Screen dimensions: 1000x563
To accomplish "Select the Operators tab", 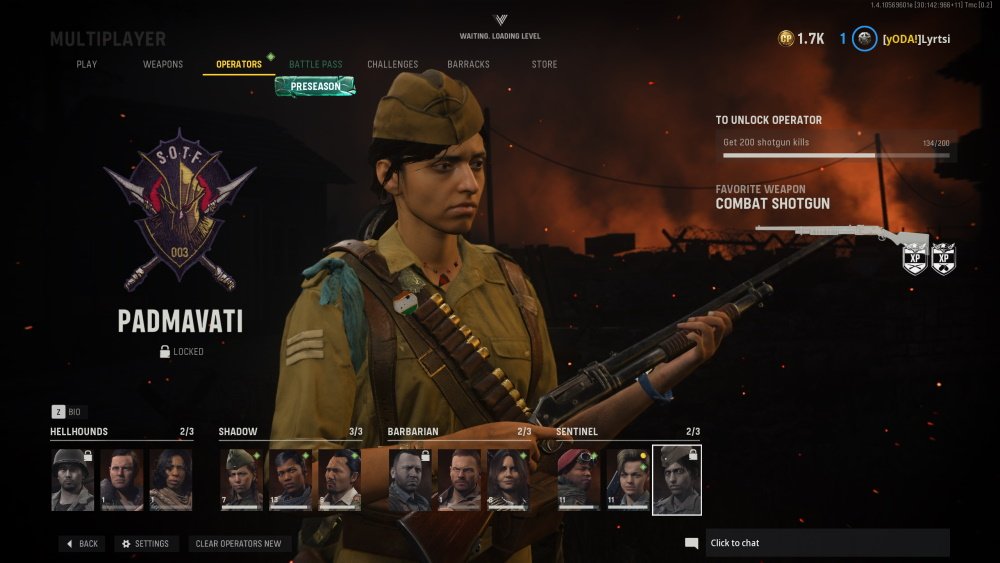I will tap(239, 65).
